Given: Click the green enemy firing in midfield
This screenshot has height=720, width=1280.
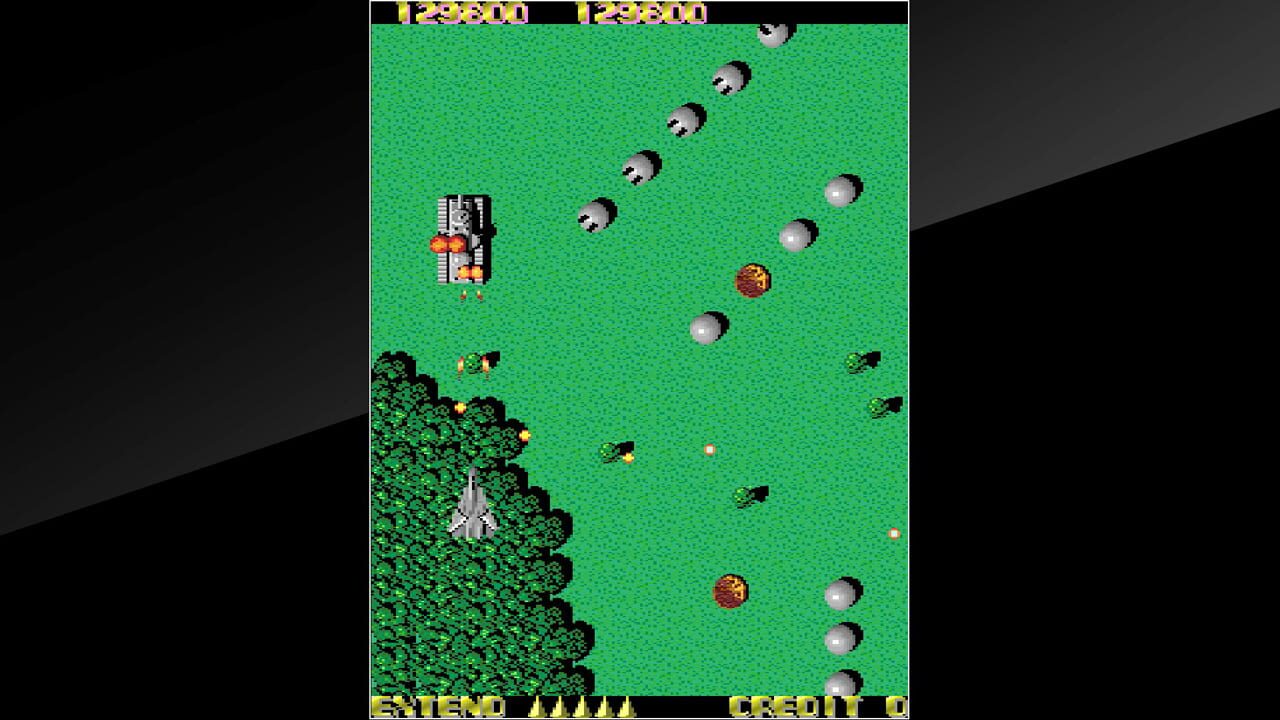Looking at the screenshot, I should tap(613, 450).
